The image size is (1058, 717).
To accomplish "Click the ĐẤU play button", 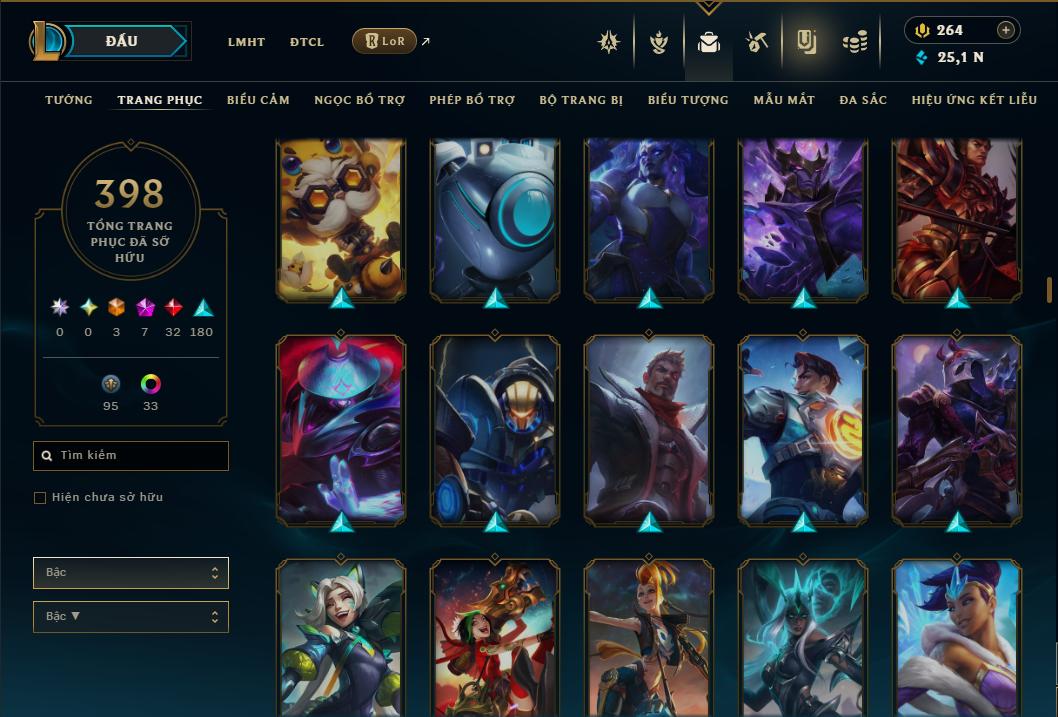I will [121, 41].
